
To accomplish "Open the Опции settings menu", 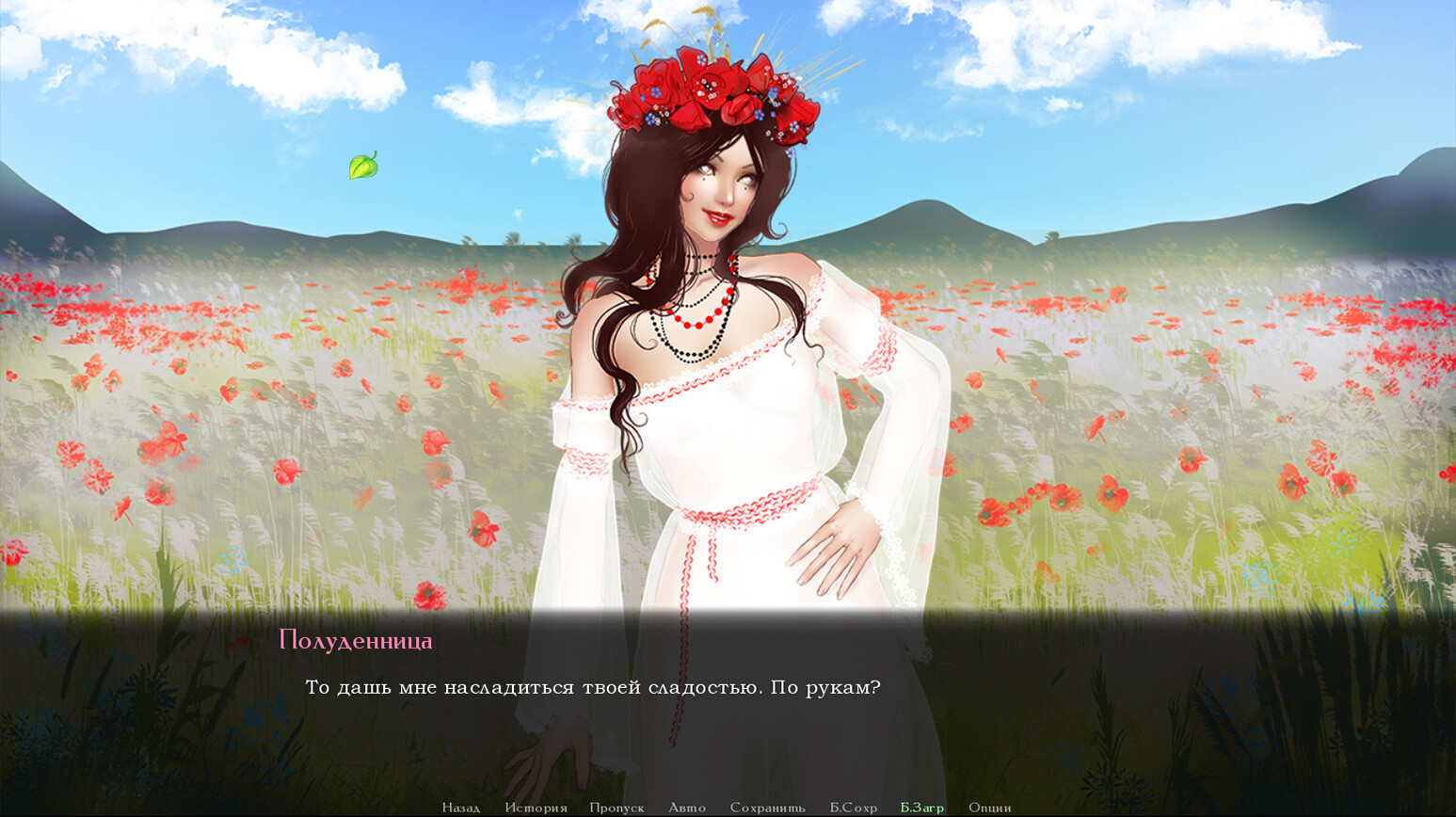I will tap(989, 808).
